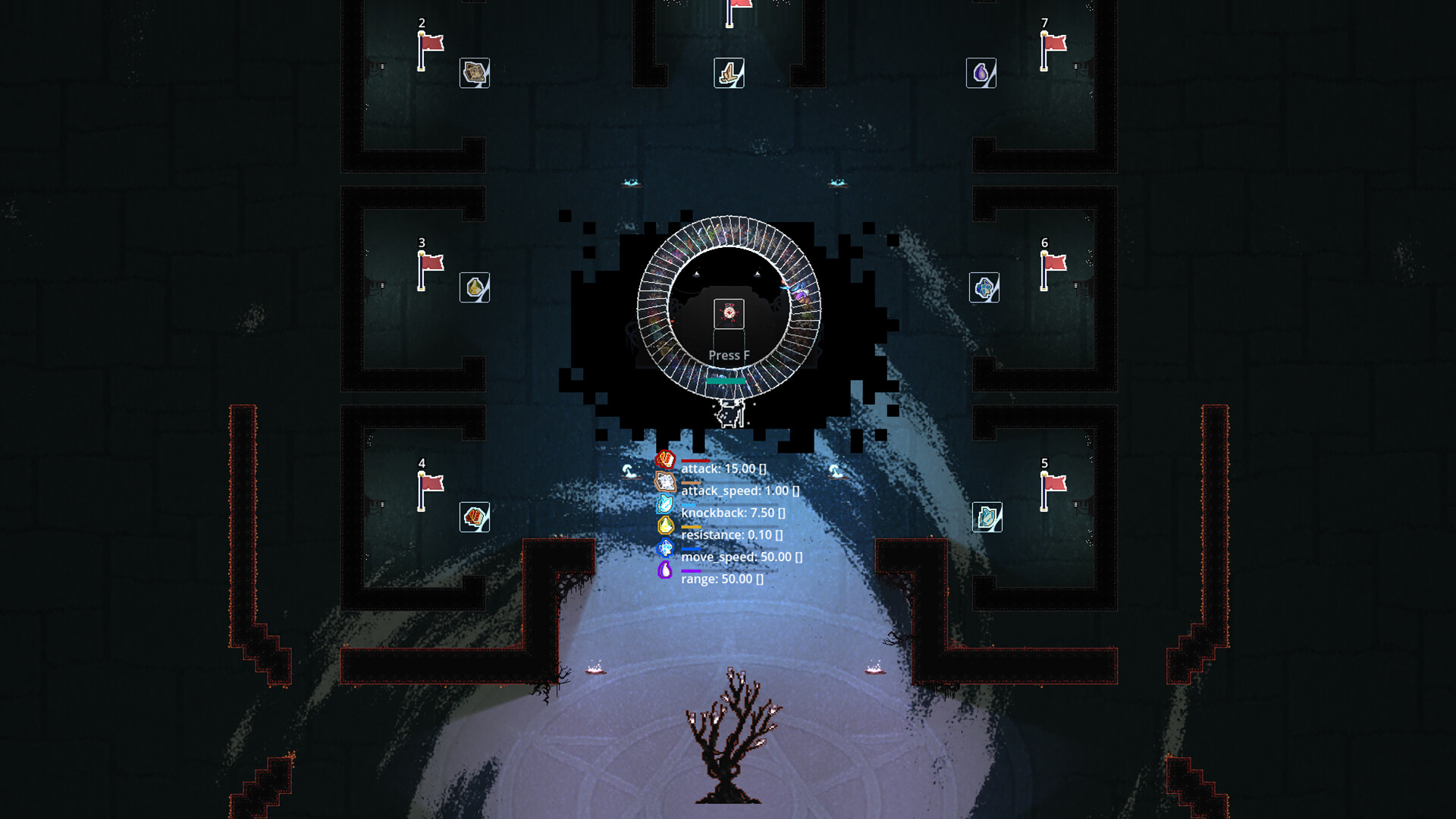Select the attack_speed crystal icon
The height and width of the screenshot is (819, 1456).
[666, 482]
